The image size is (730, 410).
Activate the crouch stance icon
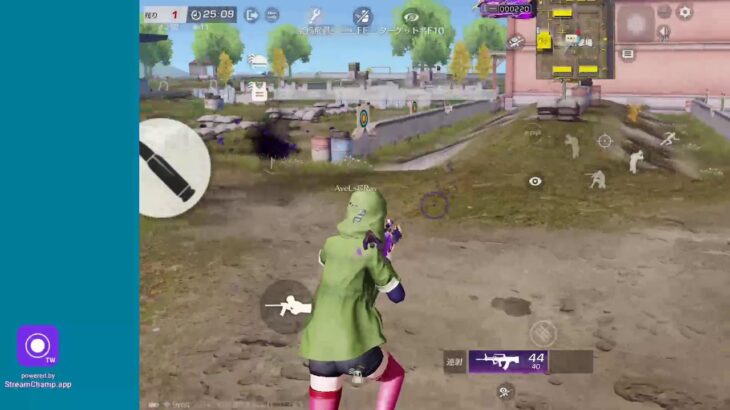[x=597, y=180]
